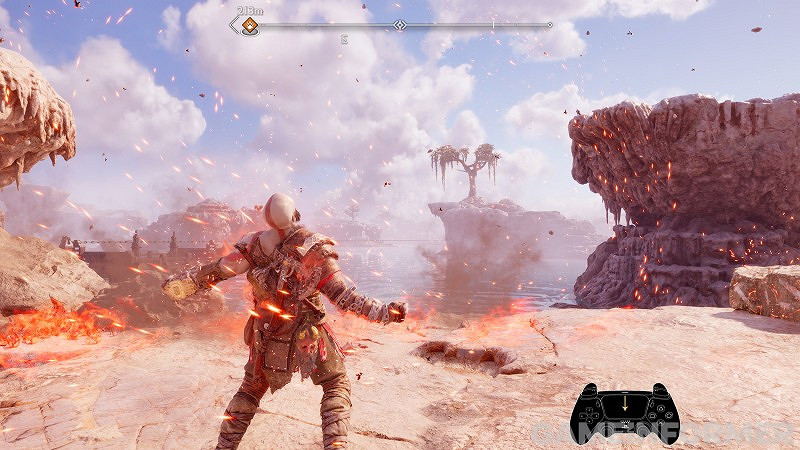Click the small circle marker ending the compass bar
The height and width of the screenshot is (450, 800).
pos(550,25)
